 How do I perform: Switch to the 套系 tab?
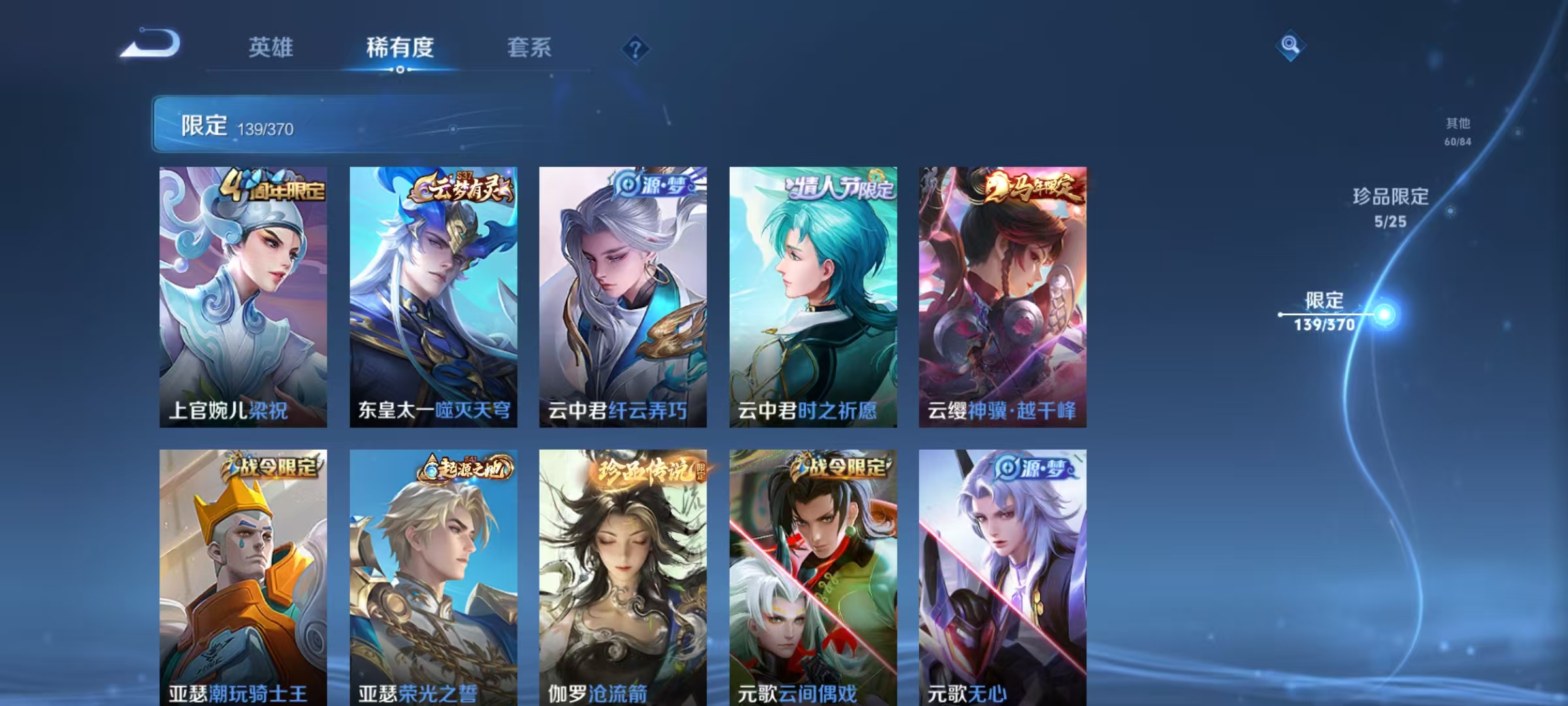pos(531,48)
